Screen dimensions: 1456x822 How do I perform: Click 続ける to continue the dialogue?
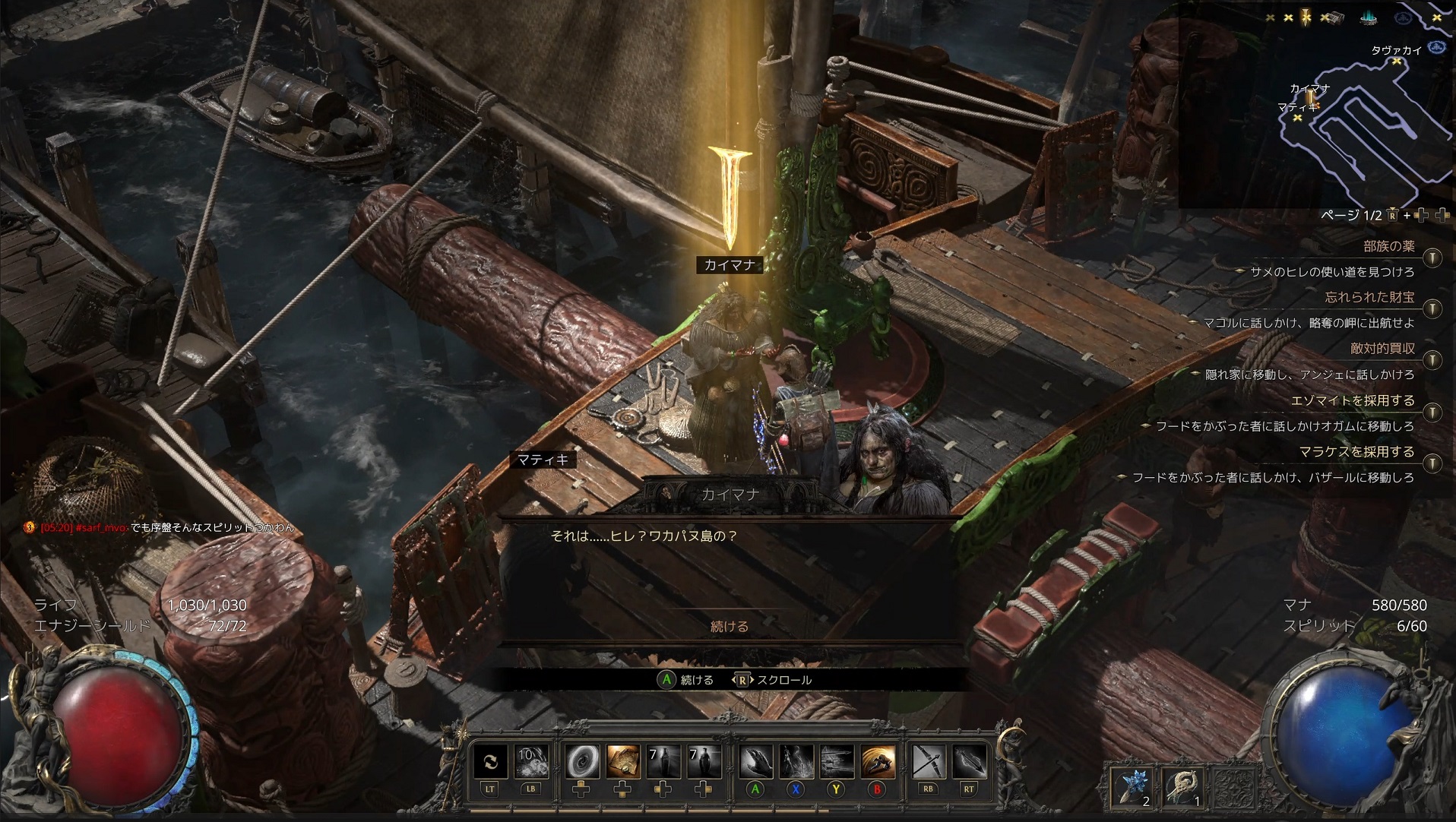click(x=729, y=627)
